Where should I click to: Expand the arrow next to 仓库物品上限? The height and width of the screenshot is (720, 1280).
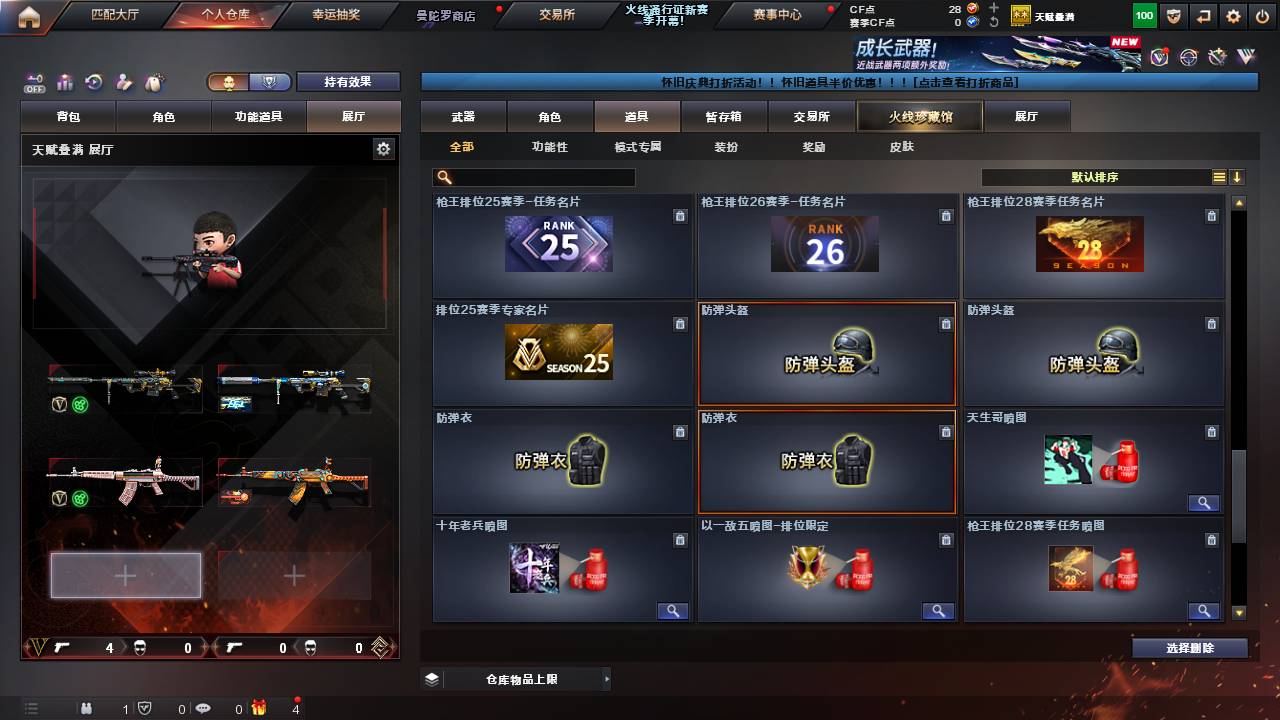(607, 677)
